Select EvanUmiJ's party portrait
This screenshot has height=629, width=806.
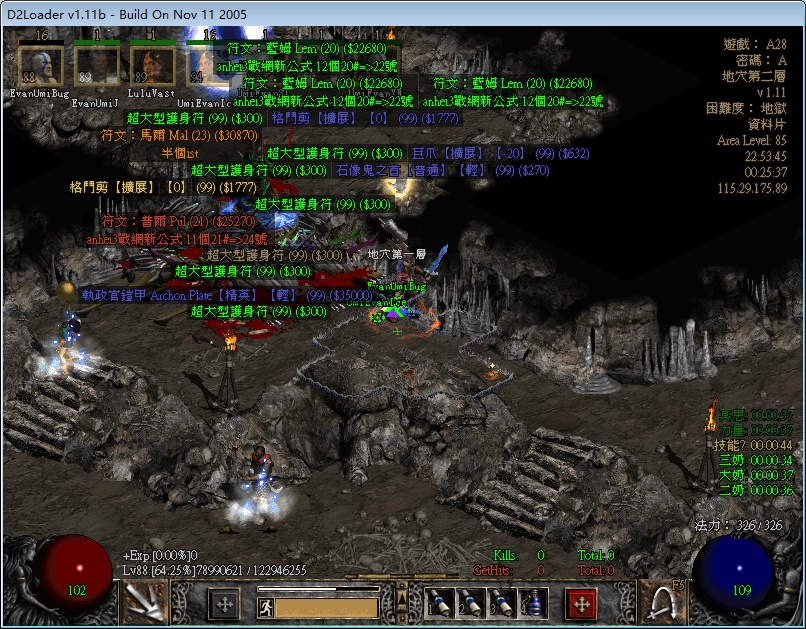96,65
